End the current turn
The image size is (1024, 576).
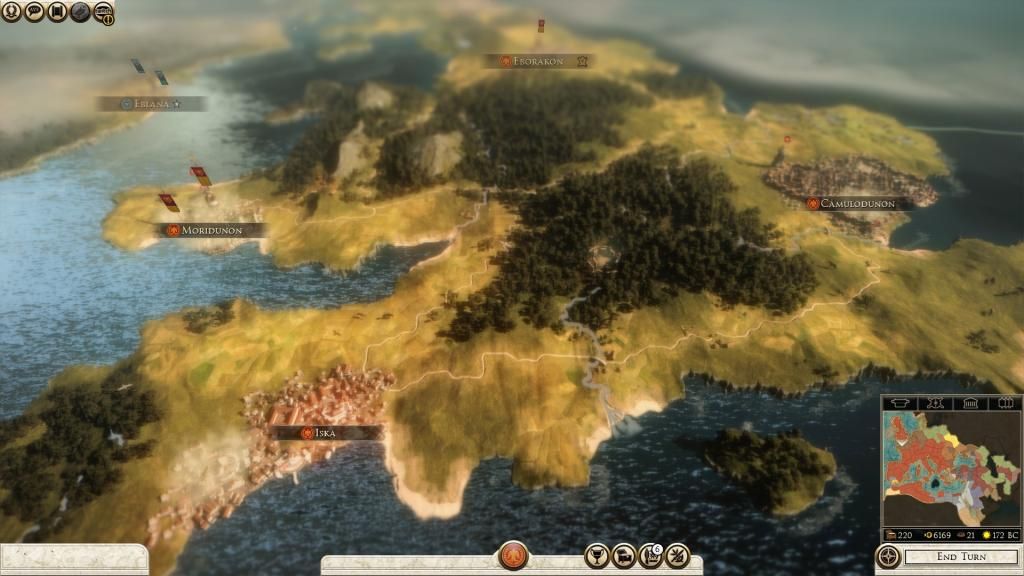click(961, 557)
